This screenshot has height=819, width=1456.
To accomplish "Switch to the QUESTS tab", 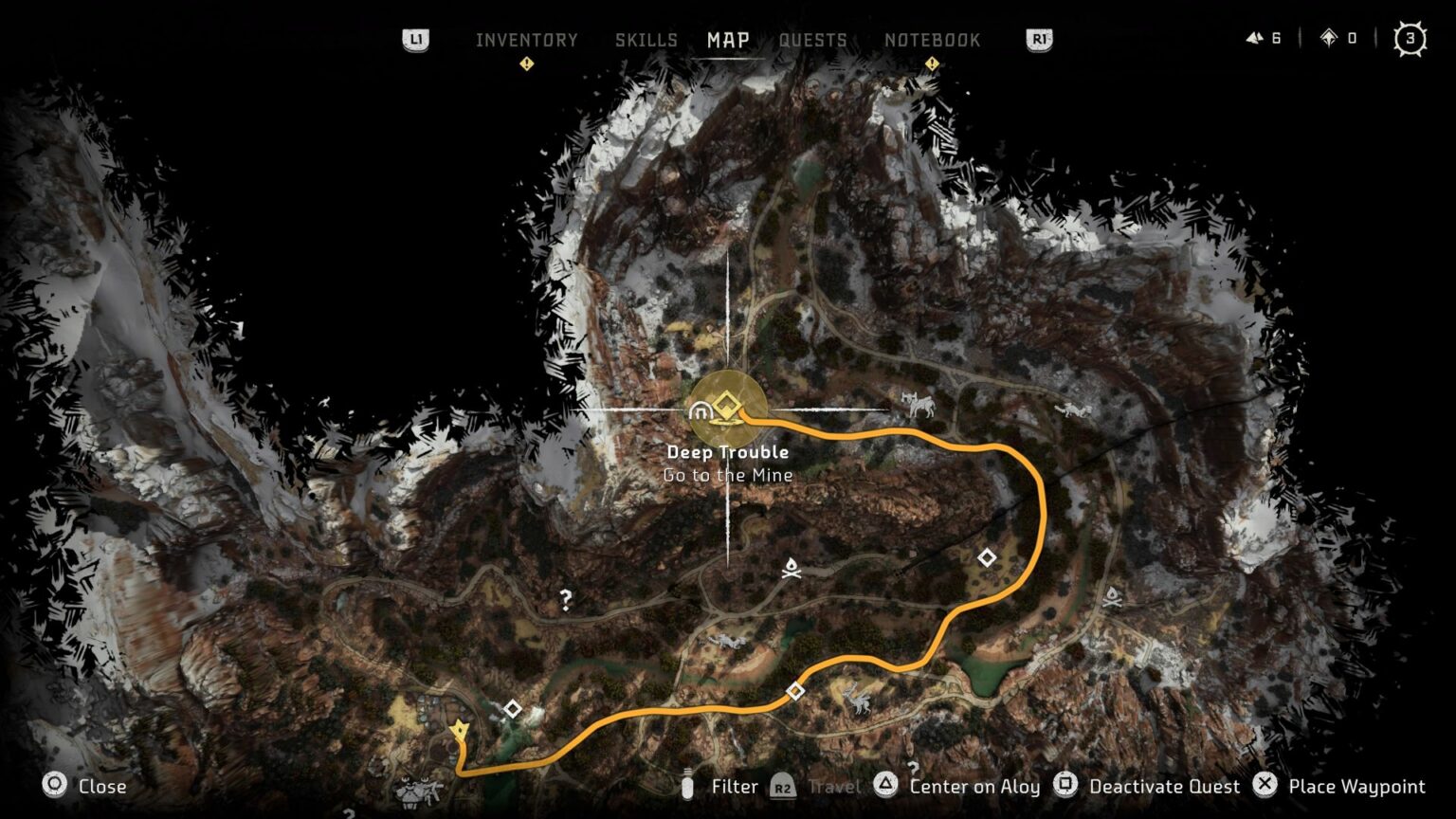I will pyautogui.click(x=811, y=40).
